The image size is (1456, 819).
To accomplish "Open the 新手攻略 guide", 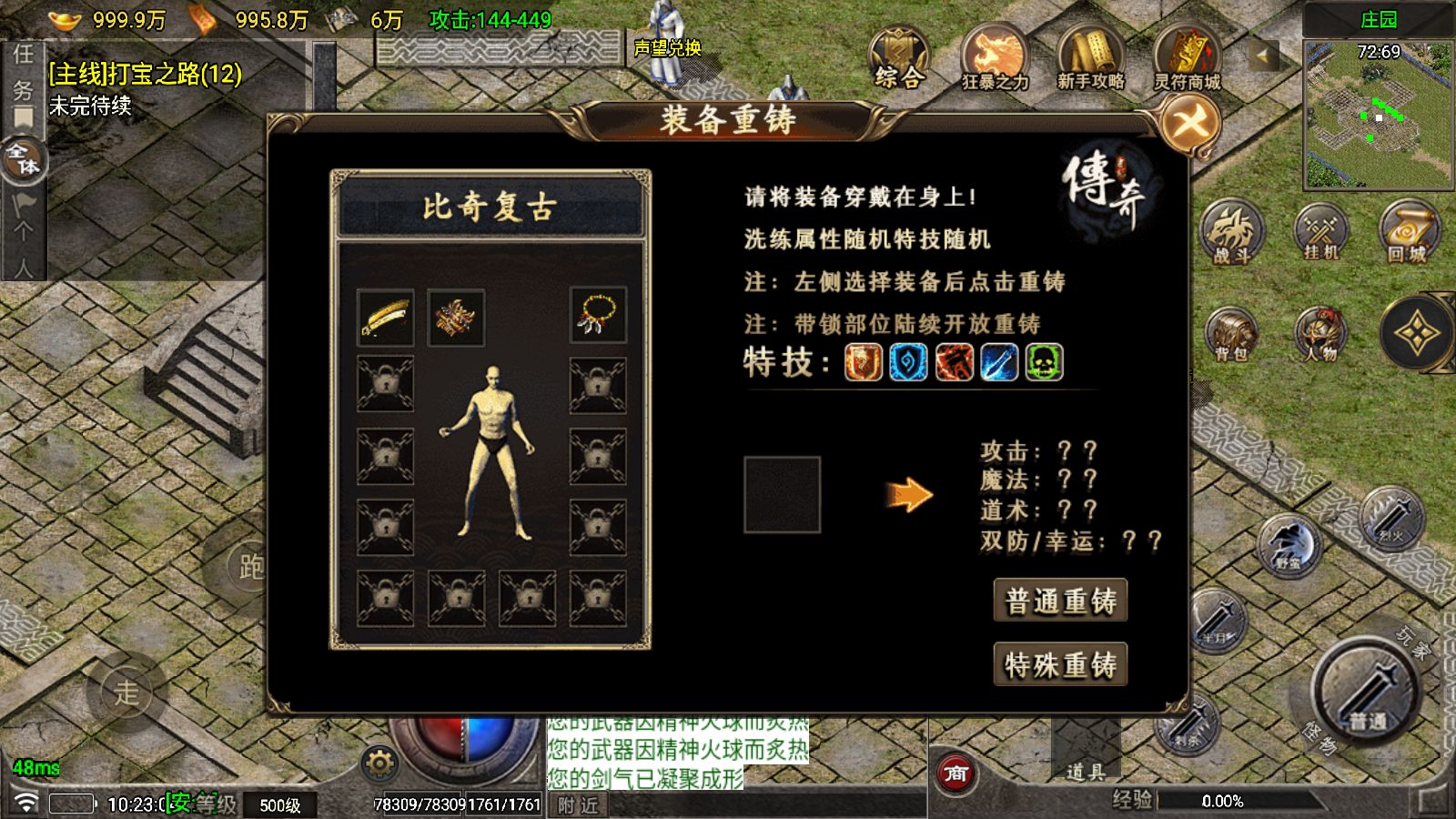I will [1090, 58].
